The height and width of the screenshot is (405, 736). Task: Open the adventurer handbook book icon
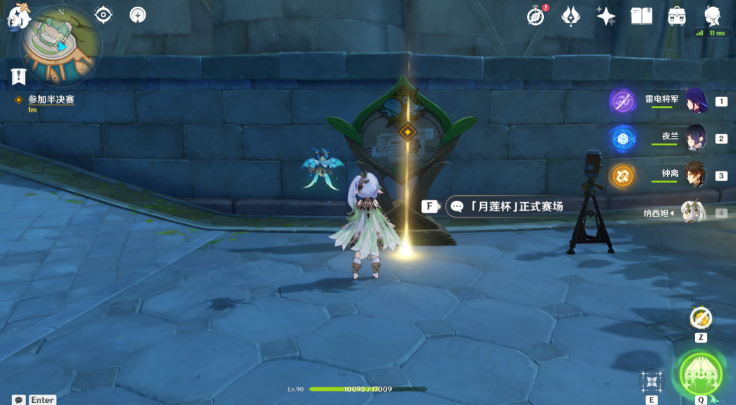[x=641, y=15]
